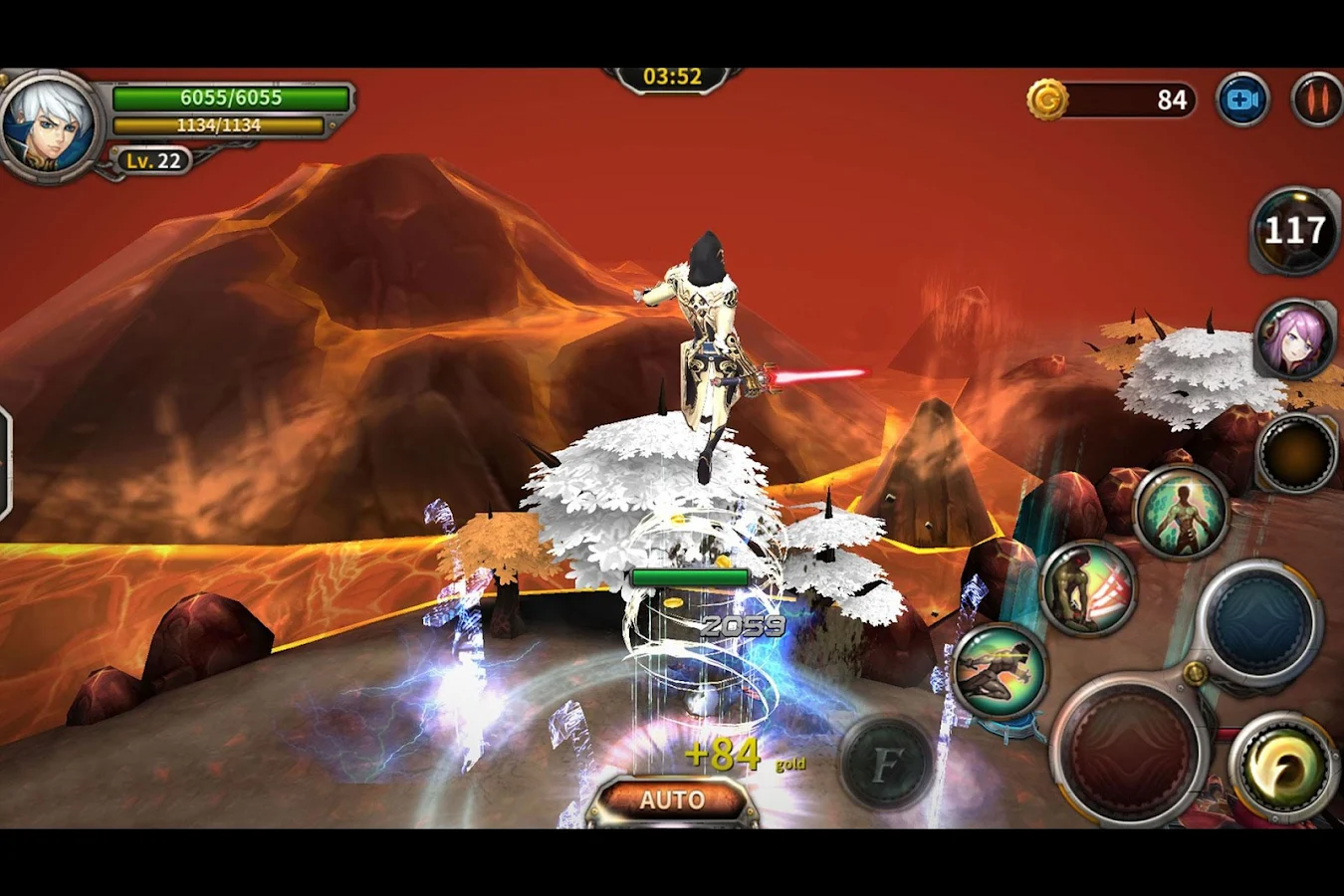Switch to the pink-haired ally portrait

click(x=1294, y=338)
